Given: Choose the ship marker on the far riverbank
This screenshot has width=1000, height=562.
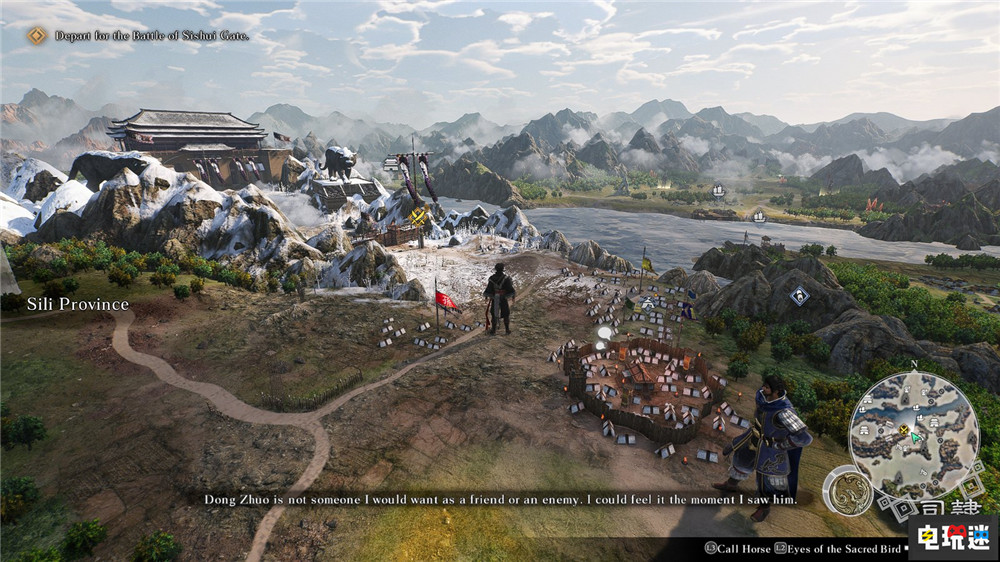Looking at the screenshot, I should [x=719, y=189].
